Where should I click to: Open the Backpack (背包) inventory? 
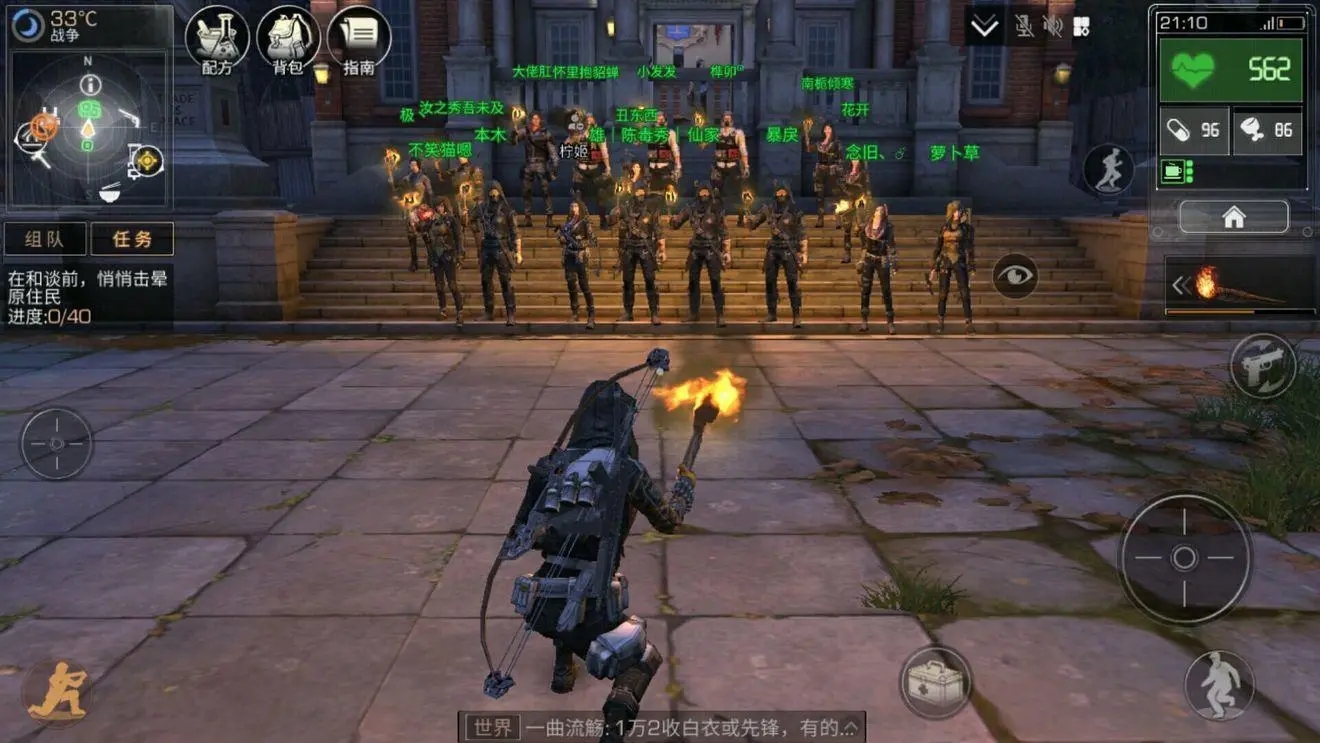[x=287, y=38]
